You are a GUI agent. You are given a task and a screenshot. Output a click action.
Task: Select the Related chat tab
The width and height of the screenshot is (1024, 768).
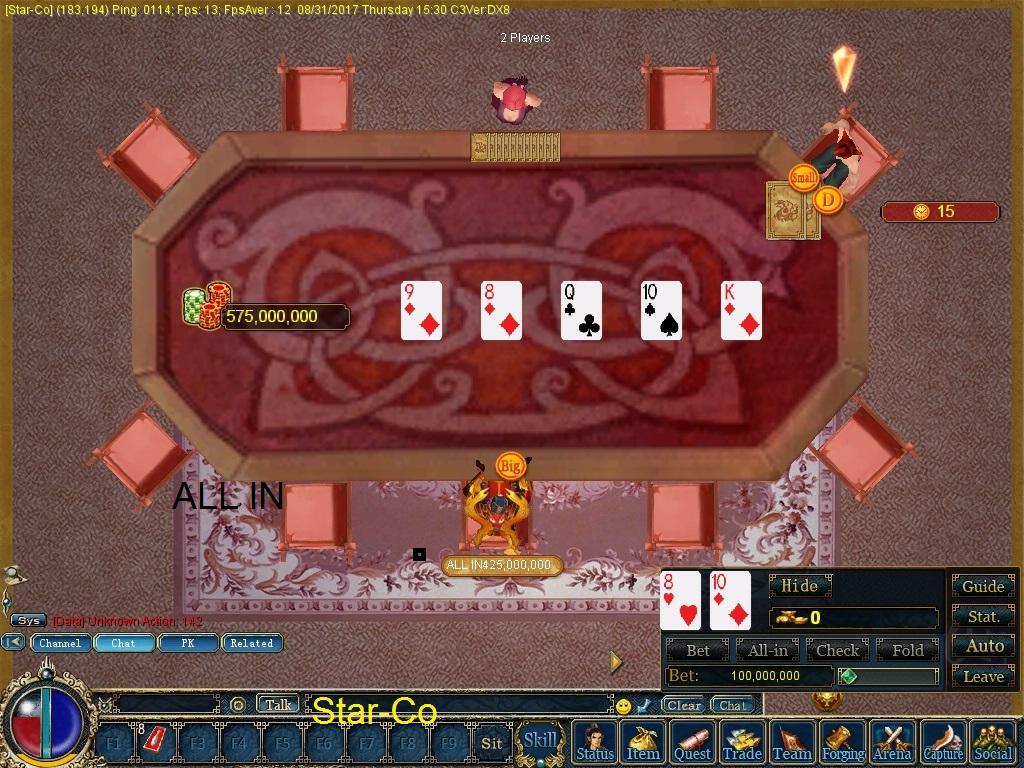(251, 643)
